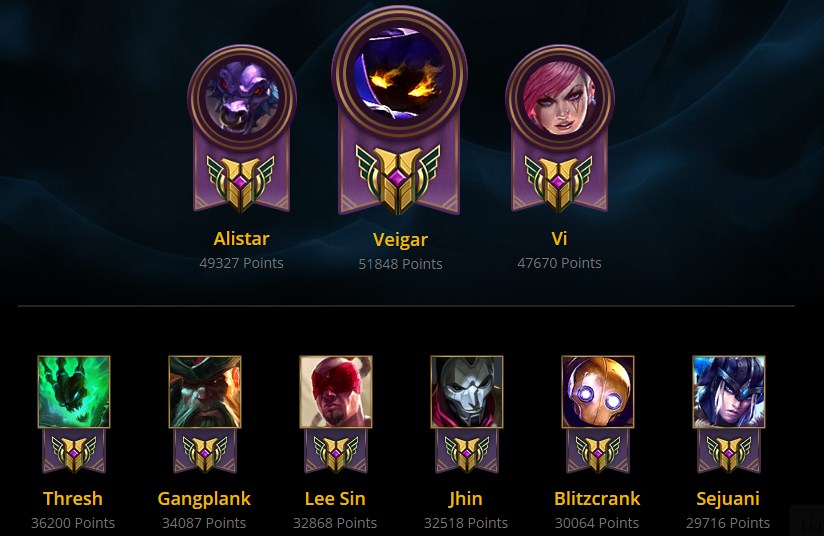Select the Gangplank champion tile
The width and height of the screenshot is (824, 536).
coord(205,392)
